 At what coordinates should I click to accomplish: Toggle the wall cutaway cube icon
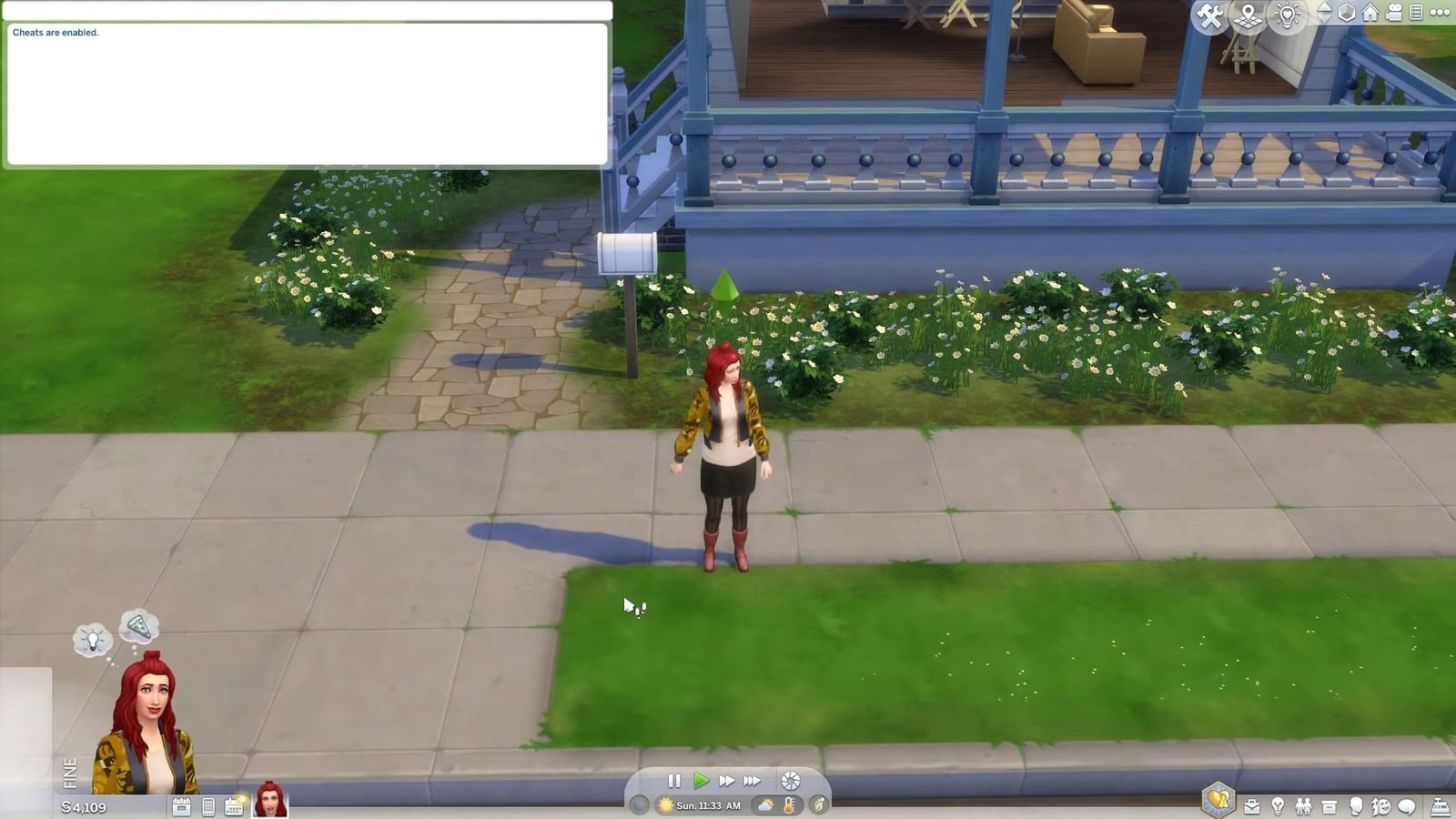pos(1348,14)
